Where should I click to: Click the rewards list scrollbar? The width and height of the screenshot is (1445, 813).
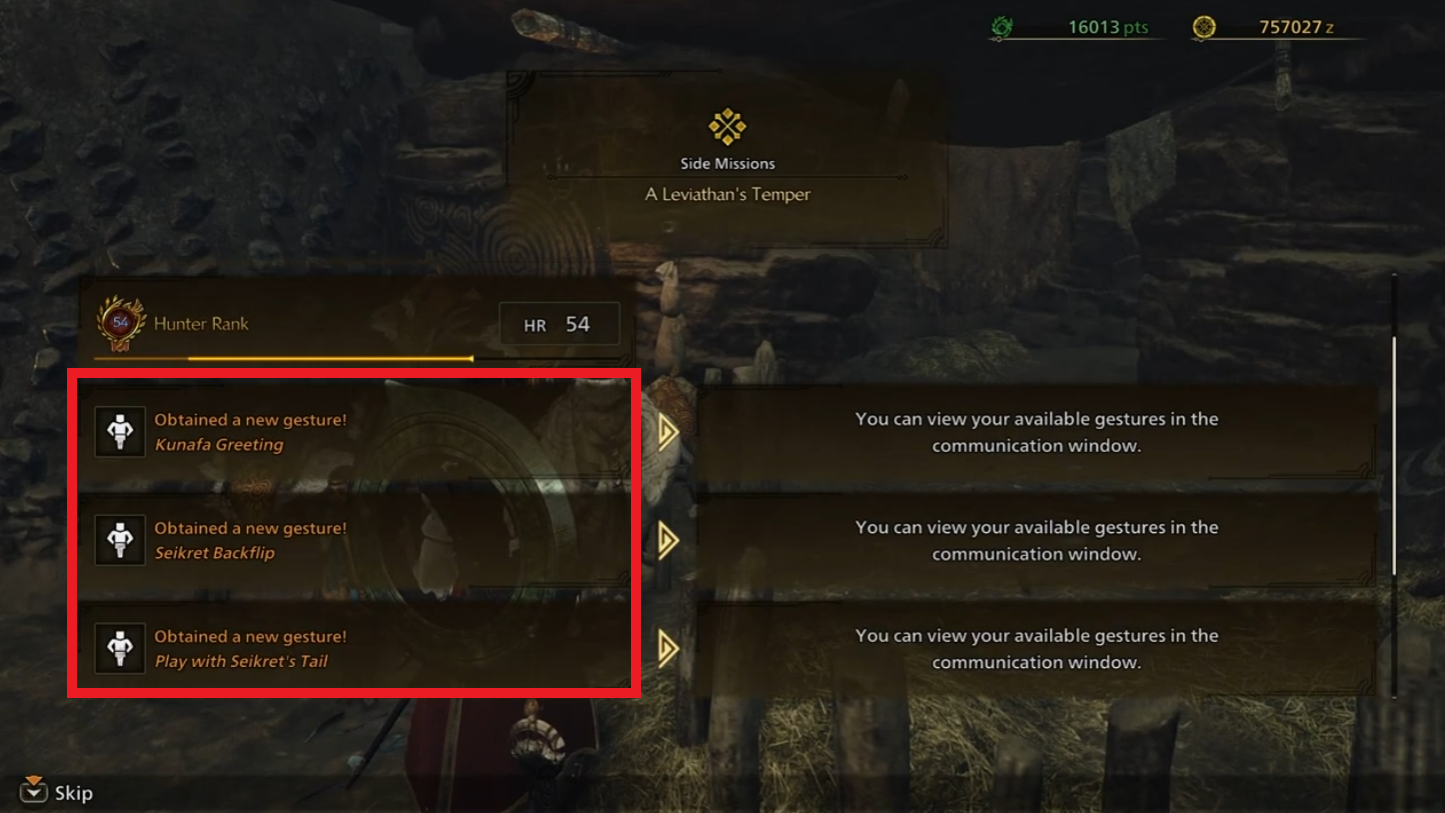pos(1393,456)
